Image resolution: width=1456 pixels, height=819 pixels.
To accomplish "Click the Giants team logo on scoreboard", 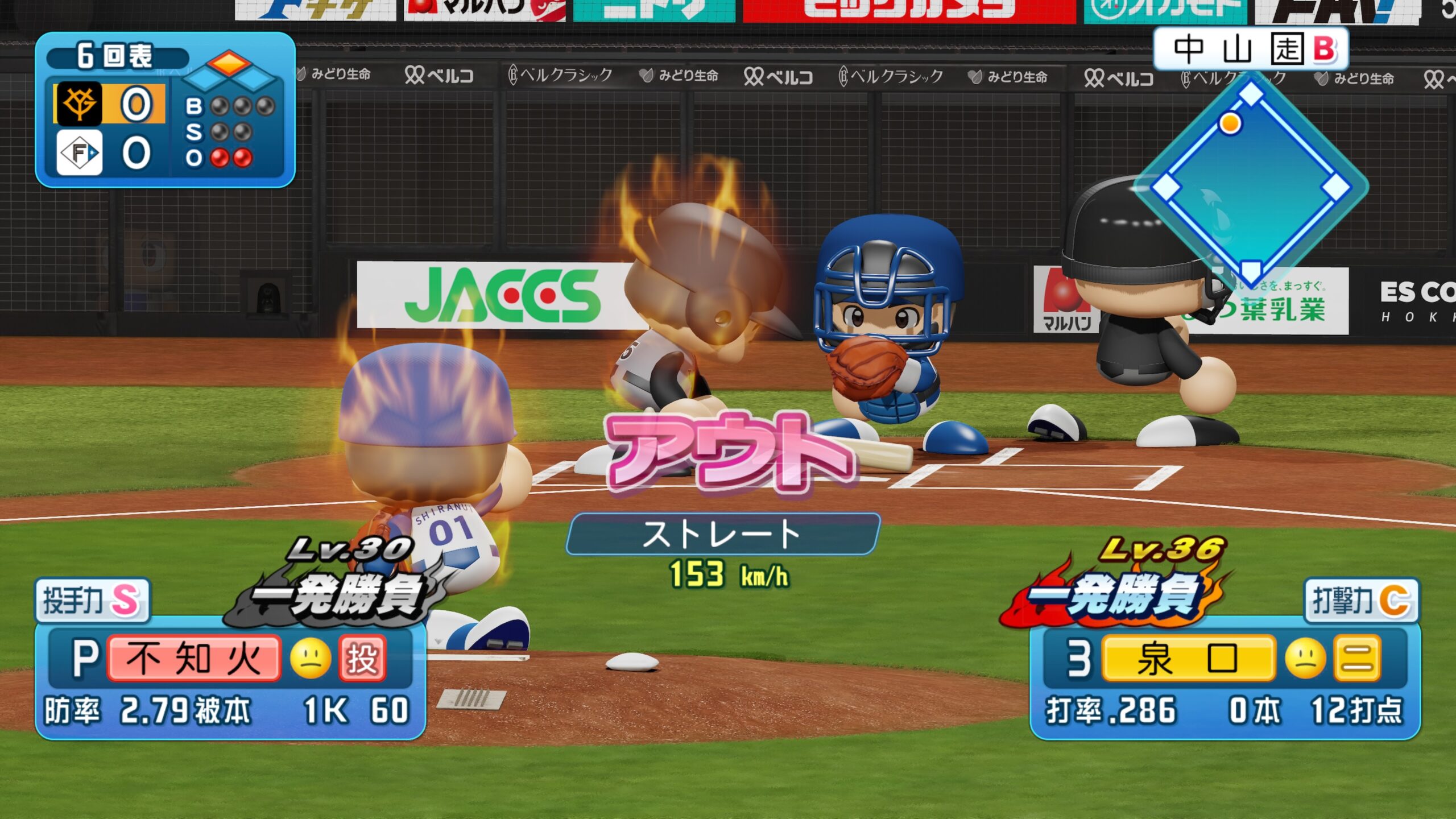I will point(78,104).
